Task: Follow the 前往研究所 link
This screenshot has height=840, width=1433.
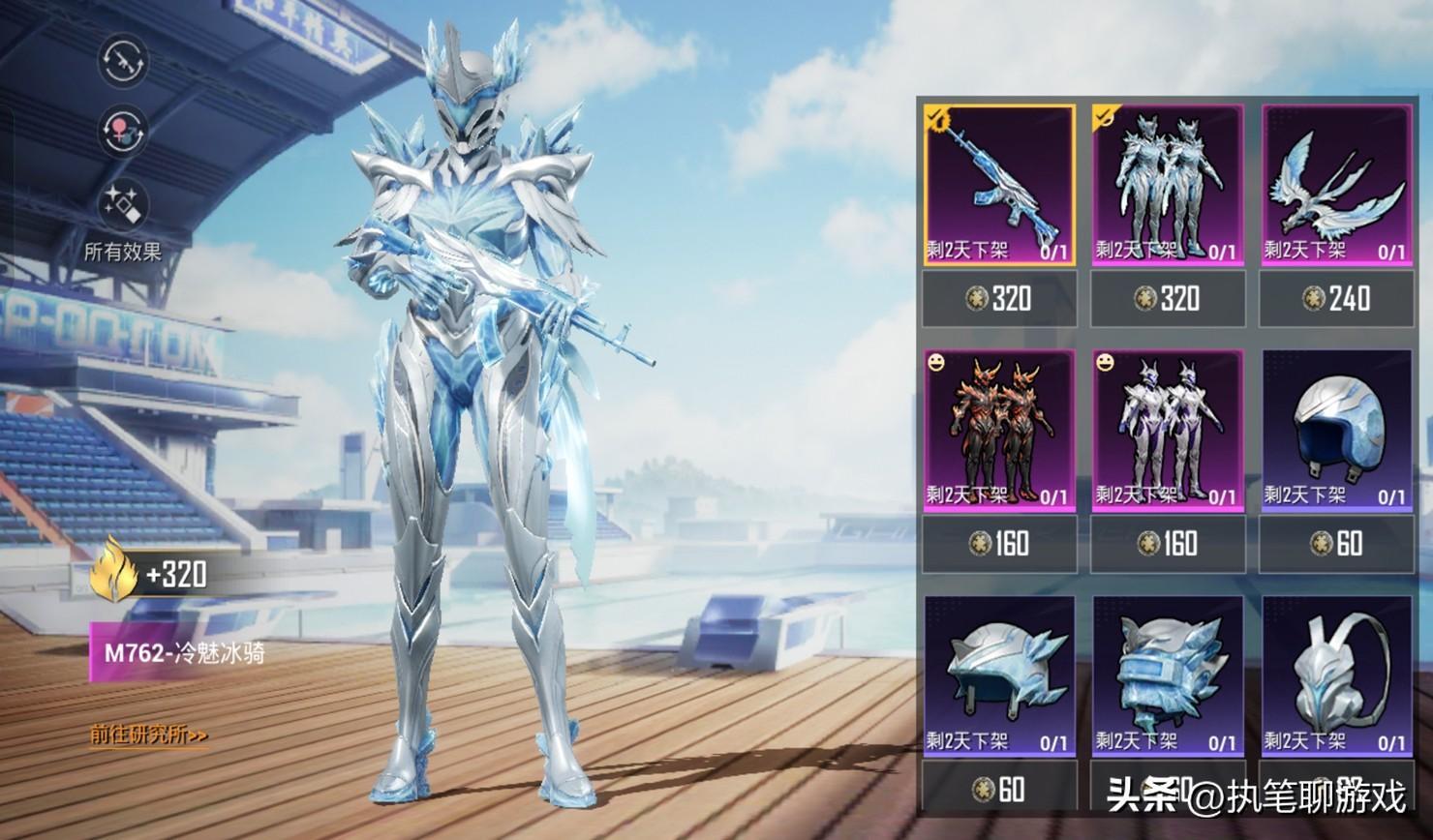Action: (x=149, y=735)
